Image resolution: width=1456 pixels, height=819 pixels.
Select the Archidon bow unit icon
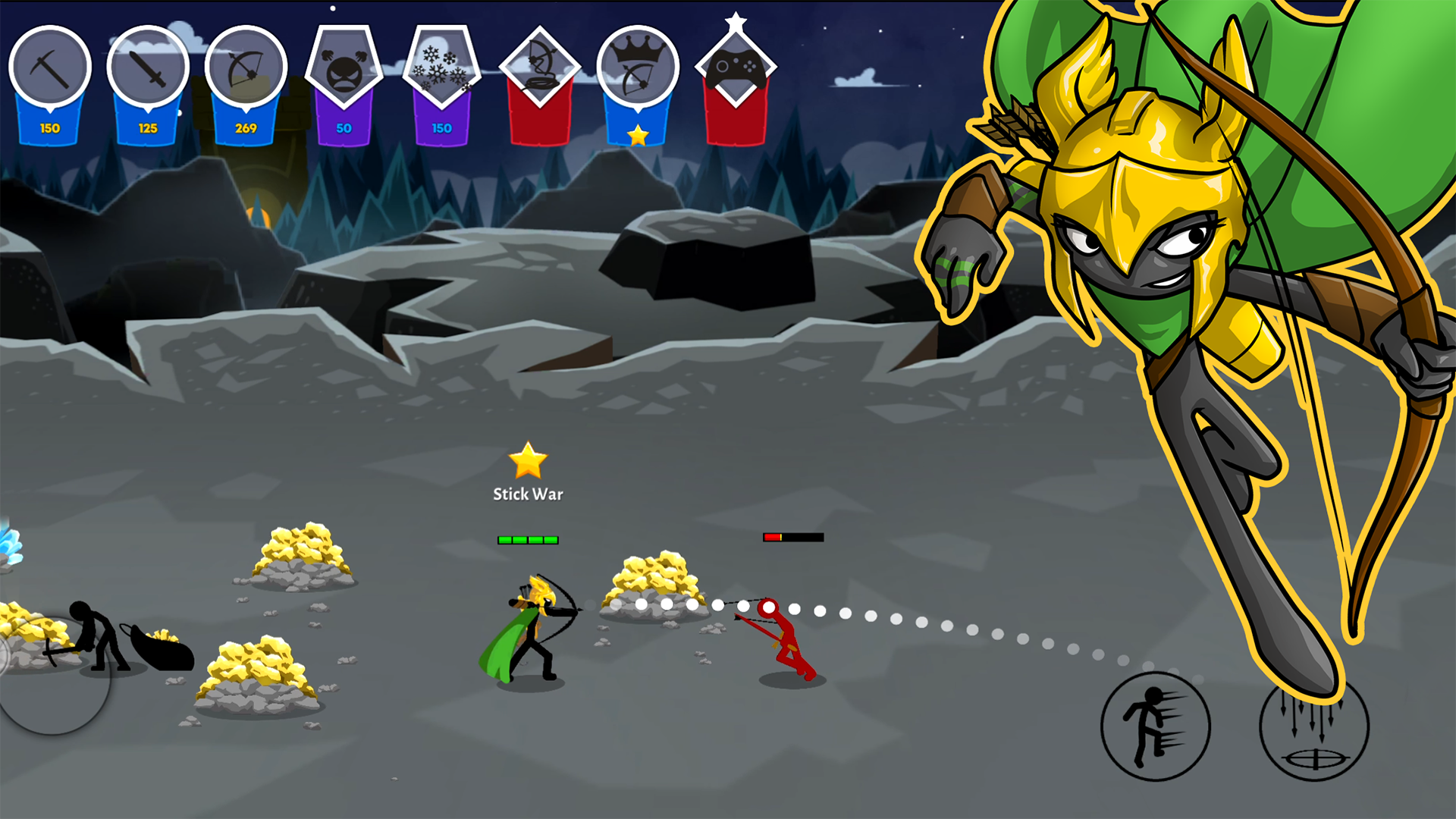(x=245, y=68)
